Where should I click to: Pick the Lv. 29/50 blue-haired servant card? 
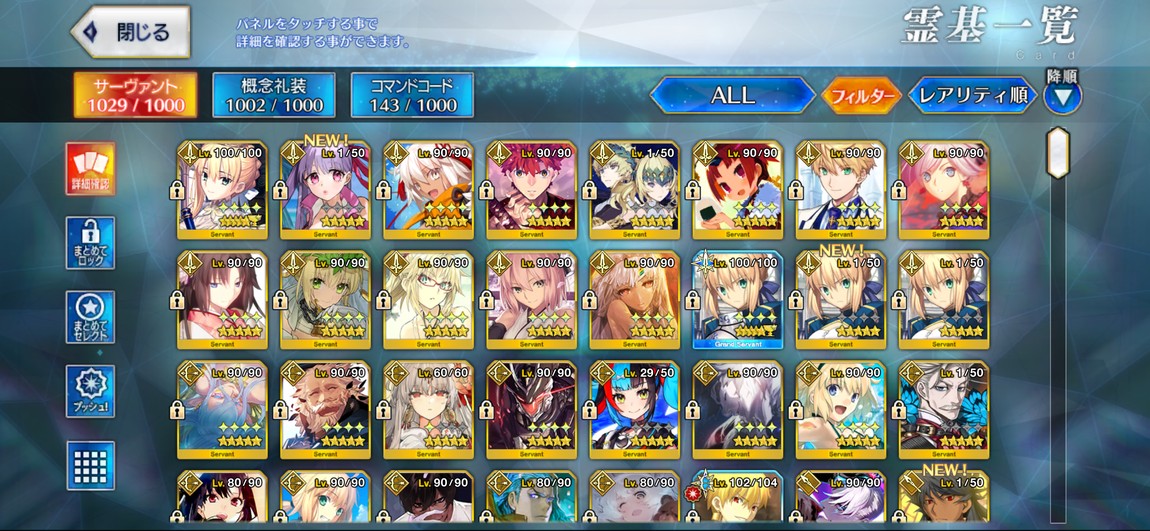coord(634,410)
